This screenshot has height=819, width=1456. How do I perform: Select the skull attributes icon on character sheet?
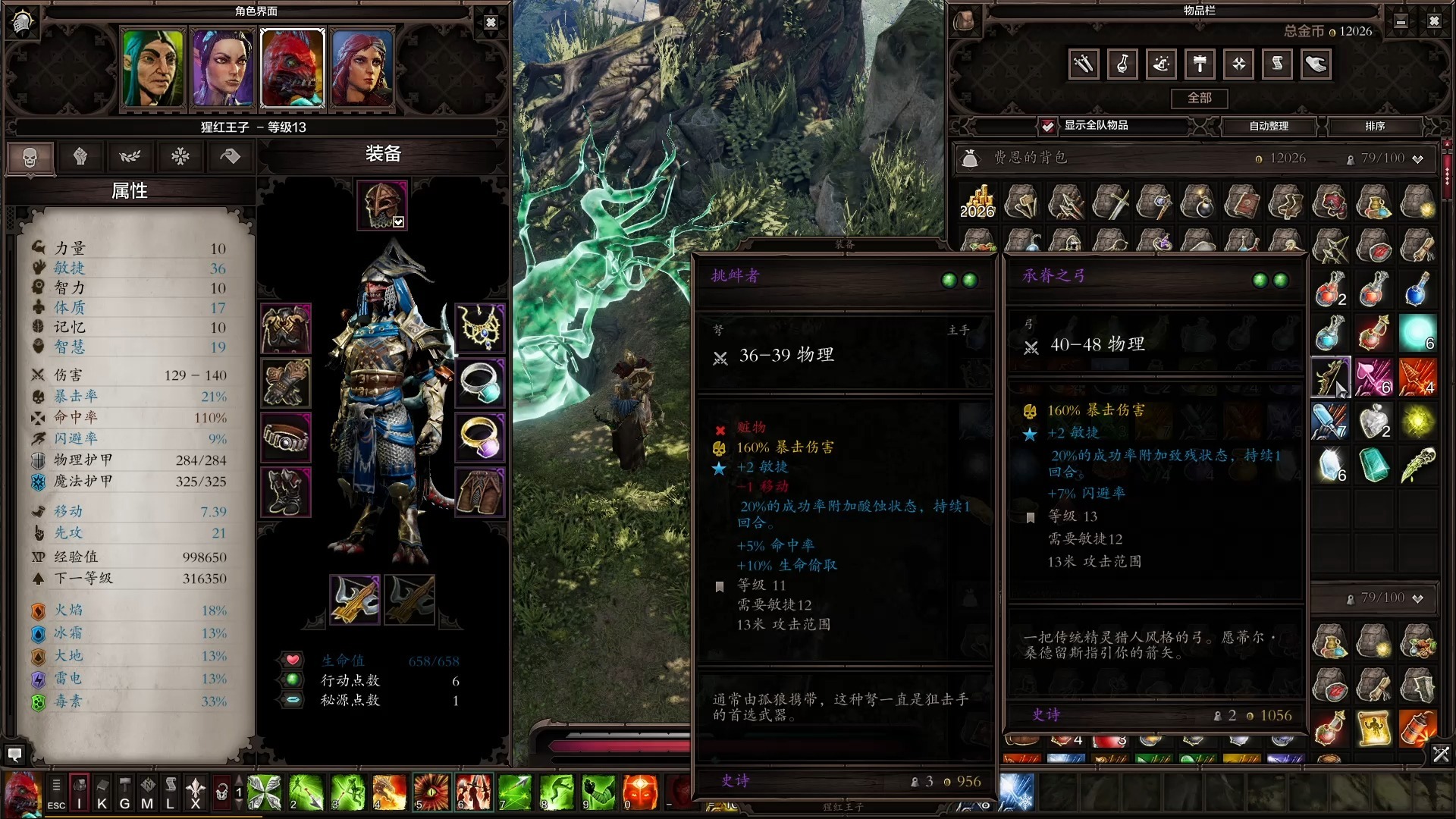30,157
